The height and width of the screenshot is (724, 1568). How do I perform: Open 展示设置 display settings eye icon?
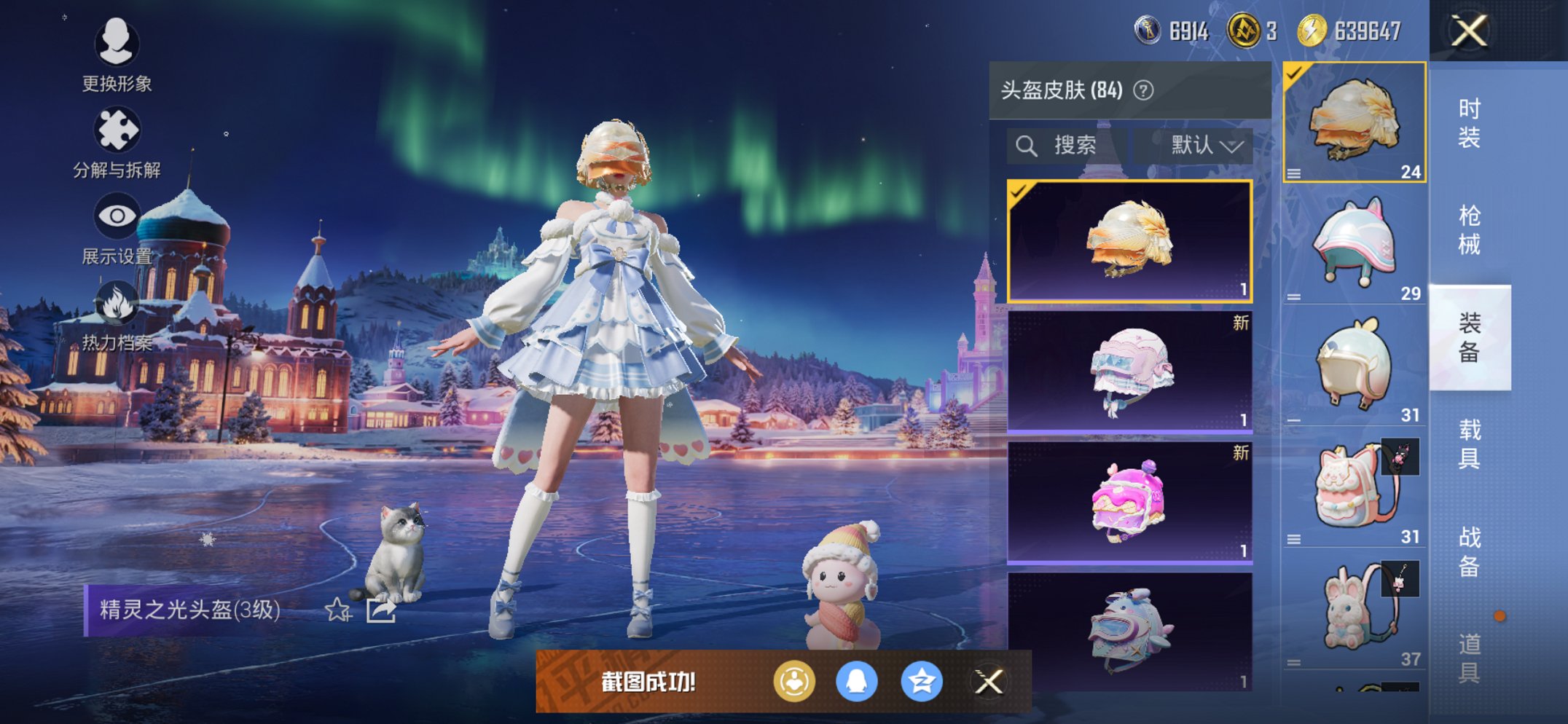pyautogui.click(x=117, y=215)
